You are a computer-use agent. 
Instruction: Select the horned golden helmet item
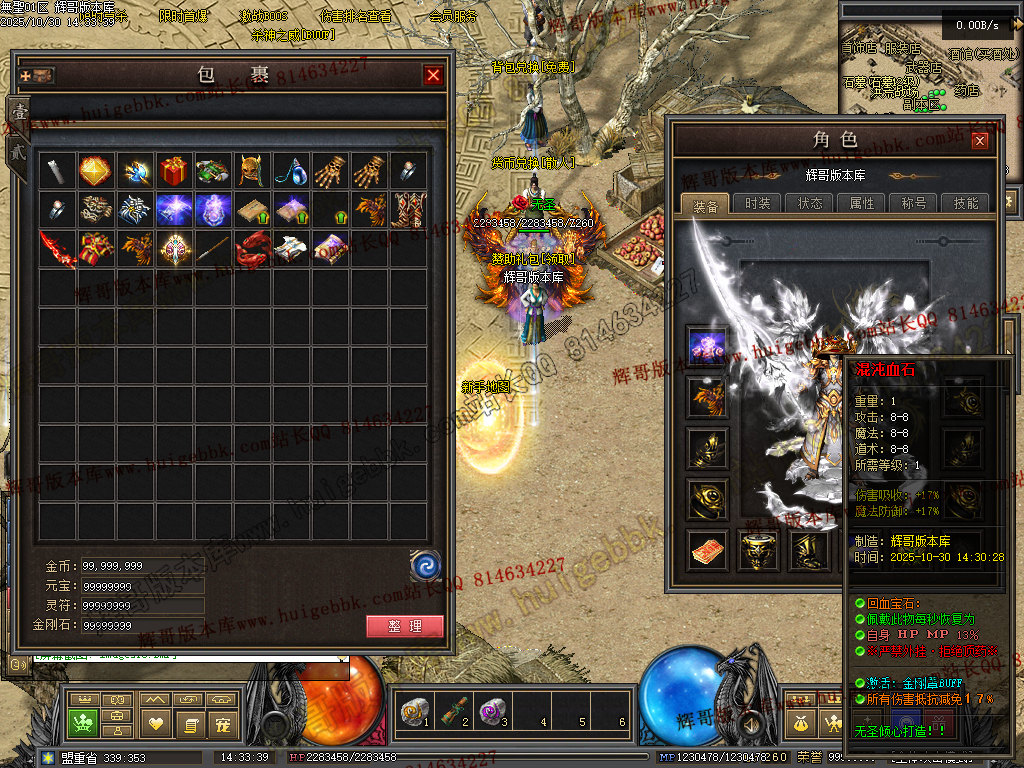click(252, 171)
